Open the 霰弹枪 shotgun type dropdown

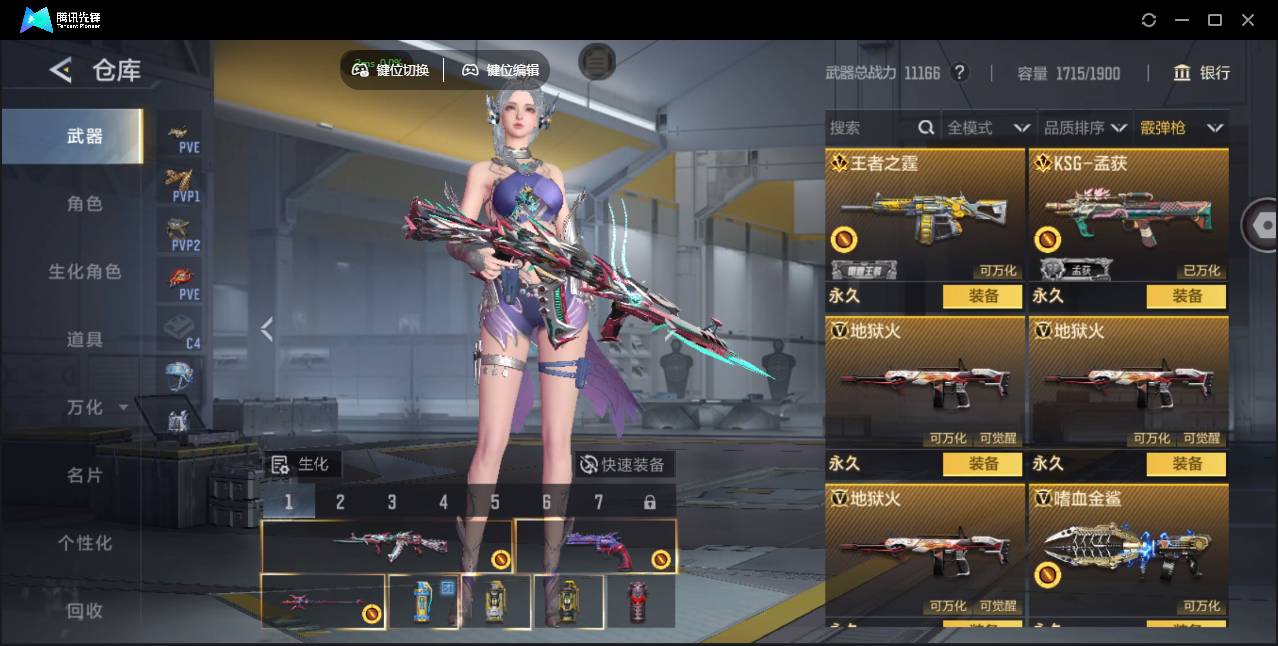(x=1181, y=128)
